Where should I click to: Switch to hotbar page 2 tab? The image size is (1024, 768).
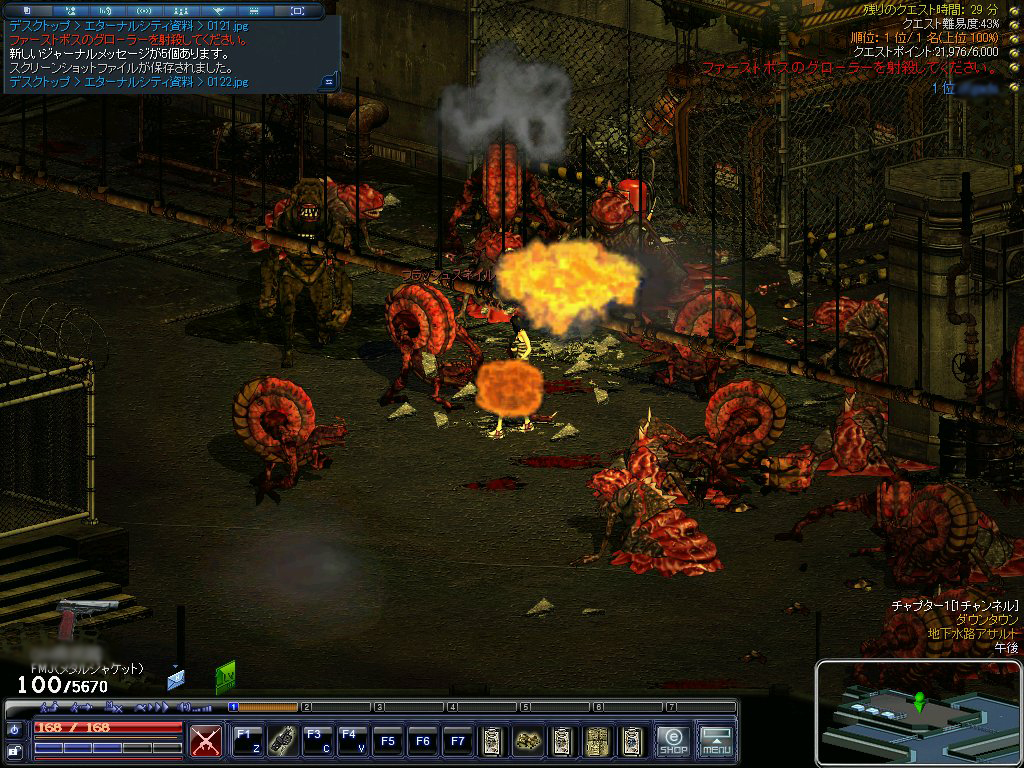(307, 707)
